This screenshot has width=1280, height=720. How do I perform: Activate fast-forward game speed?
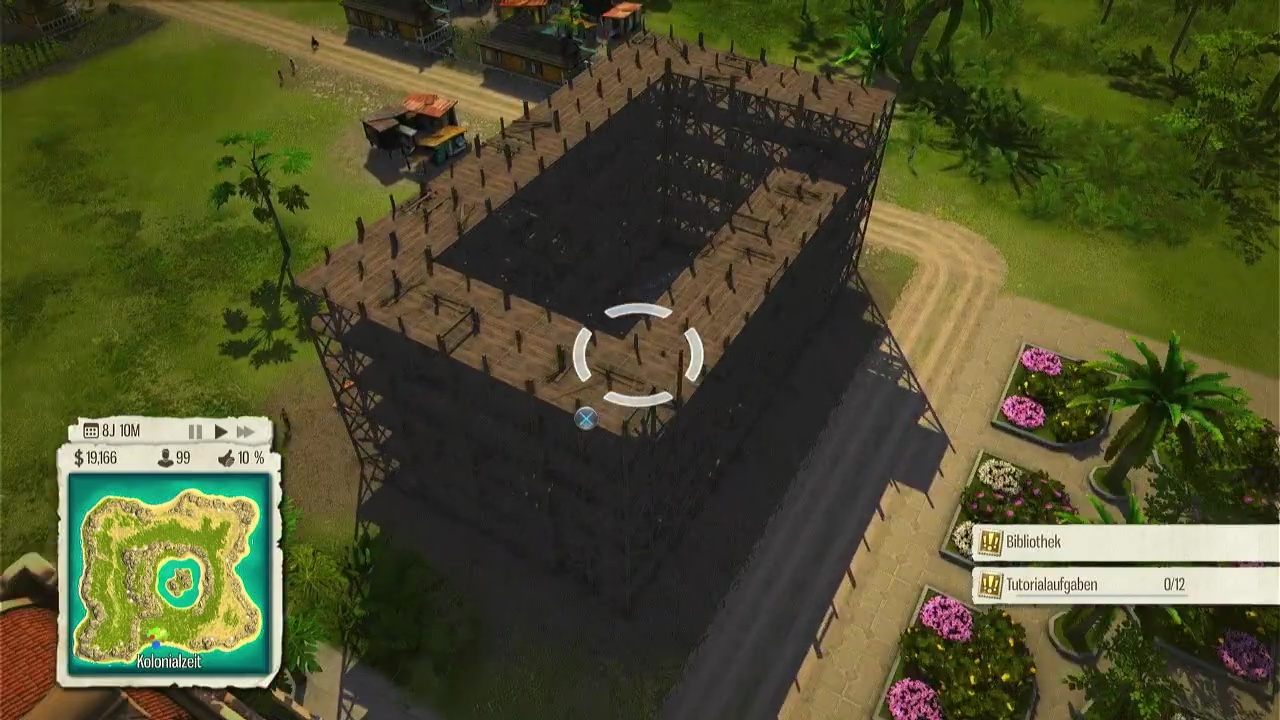[246, 432]
